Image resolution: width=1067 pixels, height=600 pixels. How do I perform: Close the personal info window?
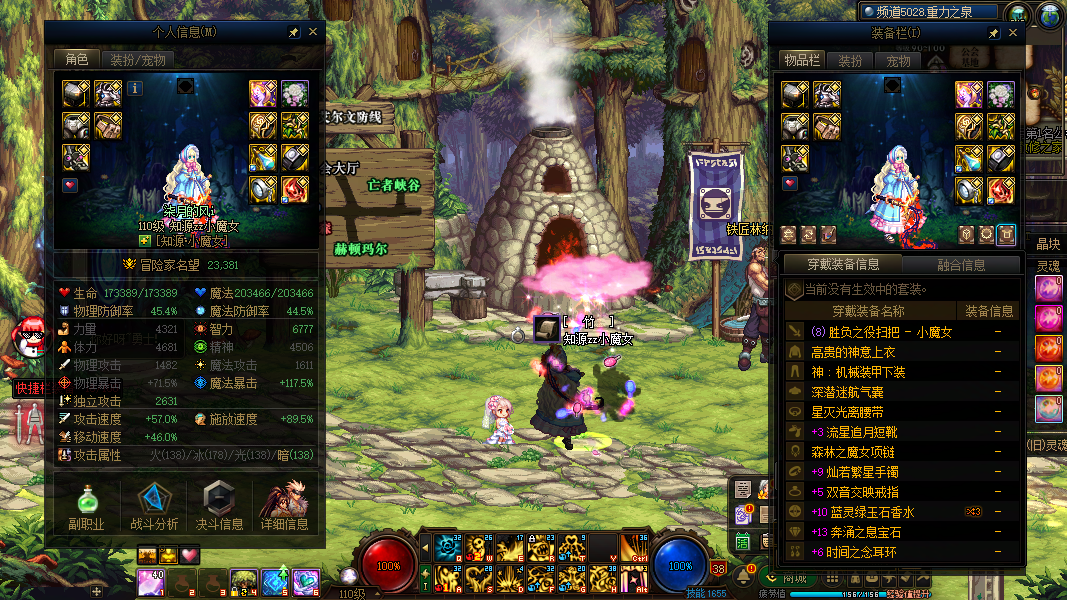point(313,32)
